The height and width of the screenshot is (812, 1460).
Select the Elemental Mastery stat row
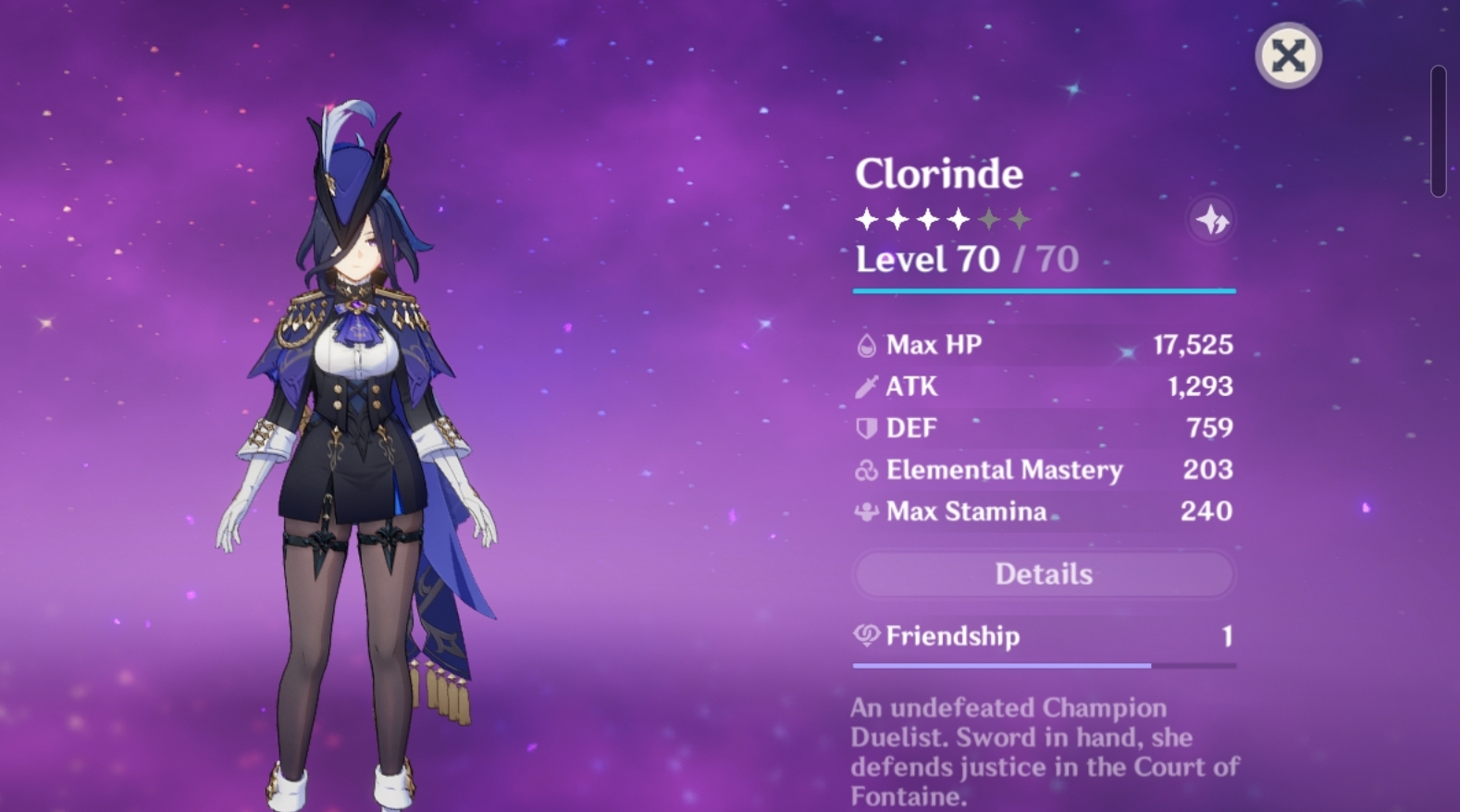point(1044,470)
